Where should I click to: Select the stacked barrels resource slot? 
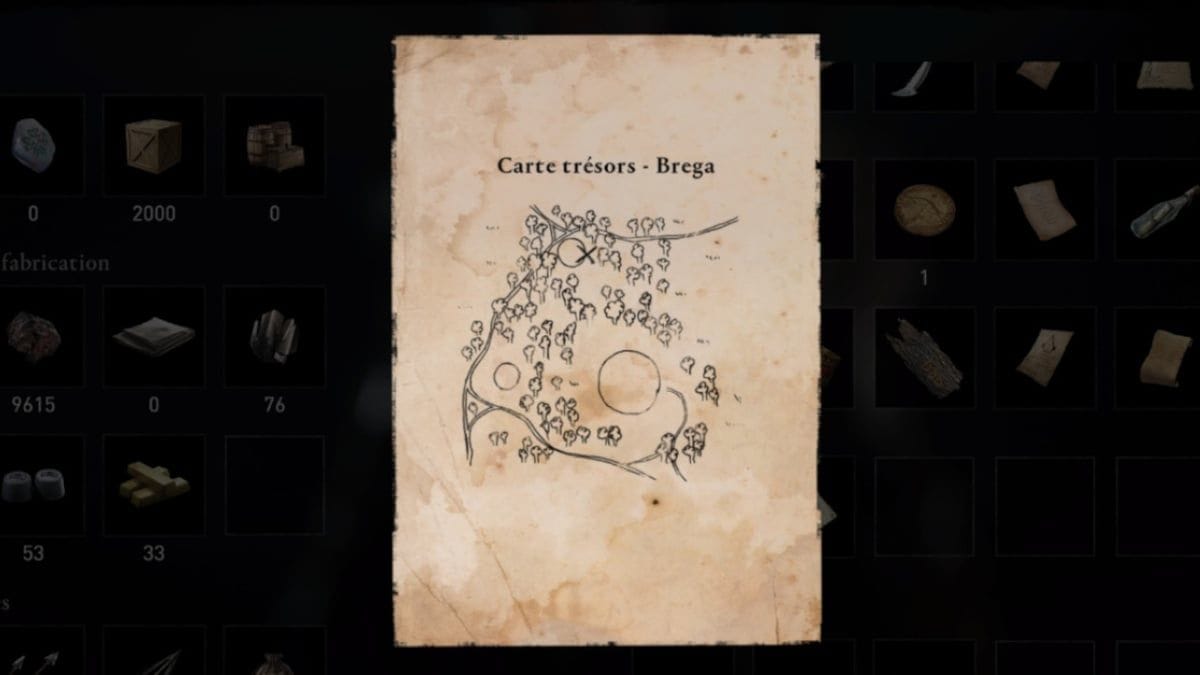tap(273, 145)
